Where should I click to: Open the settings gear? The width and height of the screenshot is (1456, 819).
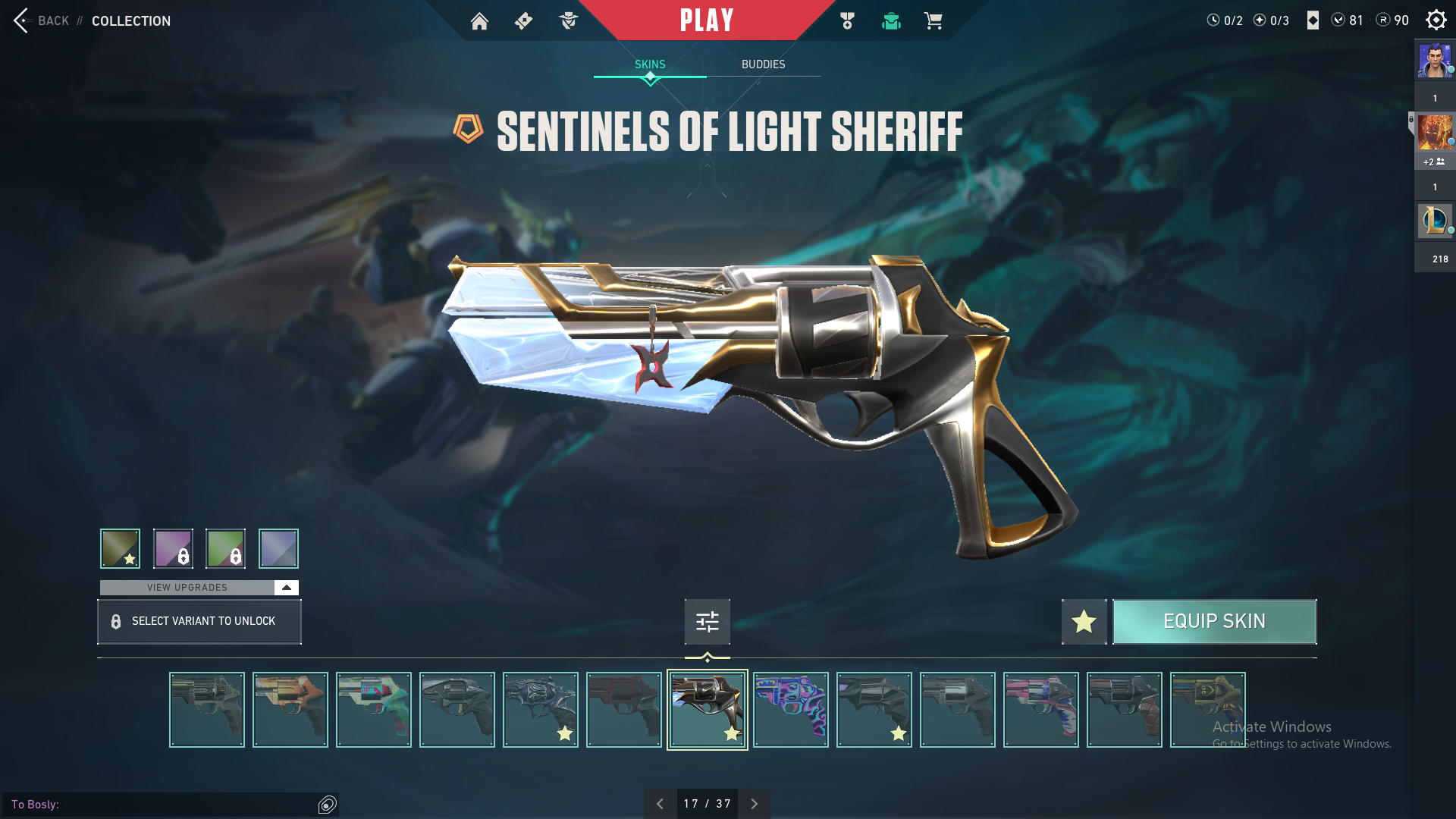[1436, 20]
